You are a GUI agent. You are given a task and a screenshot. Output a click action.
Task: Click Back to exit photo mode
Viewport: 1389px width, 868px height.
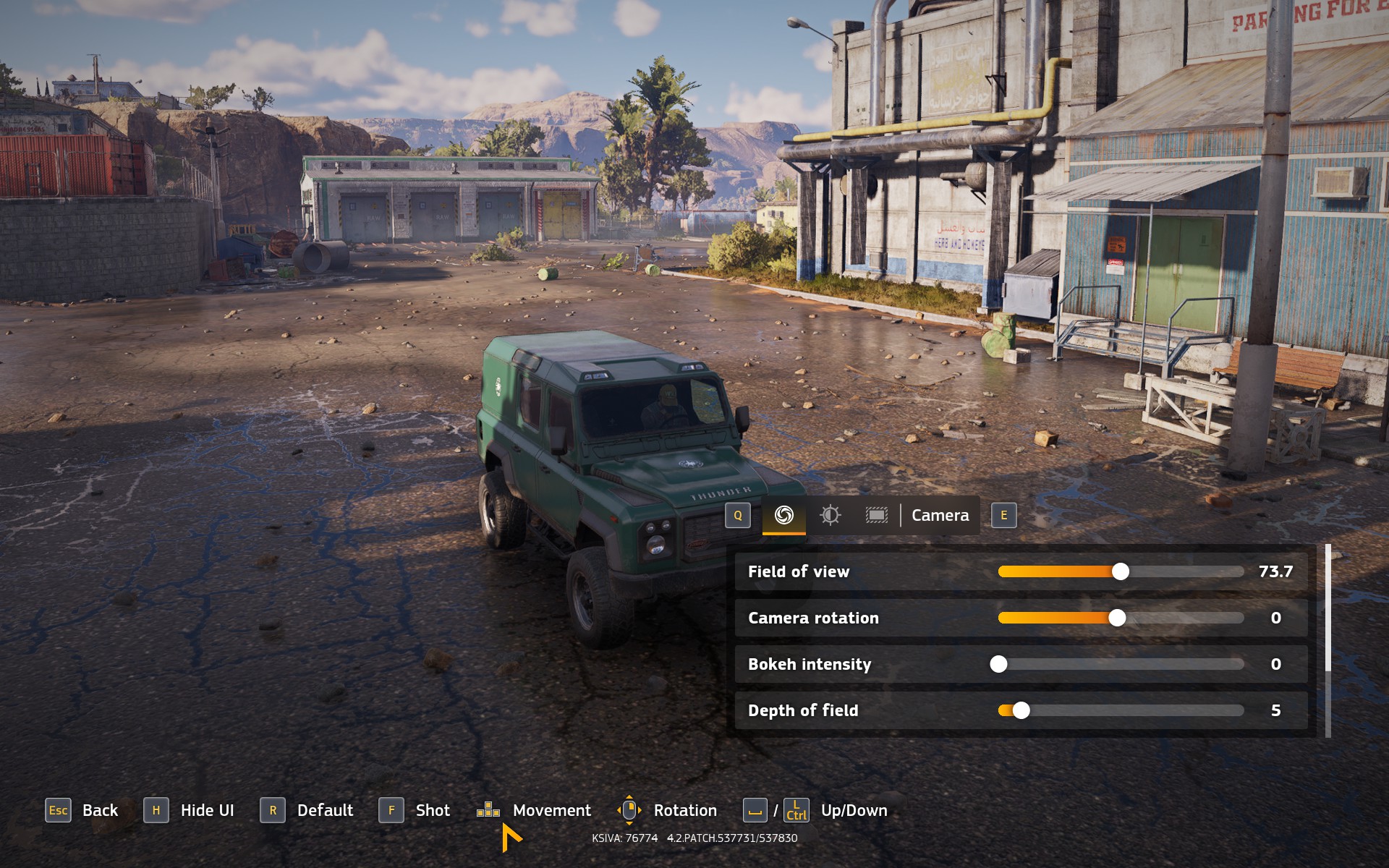click(100, 810)
